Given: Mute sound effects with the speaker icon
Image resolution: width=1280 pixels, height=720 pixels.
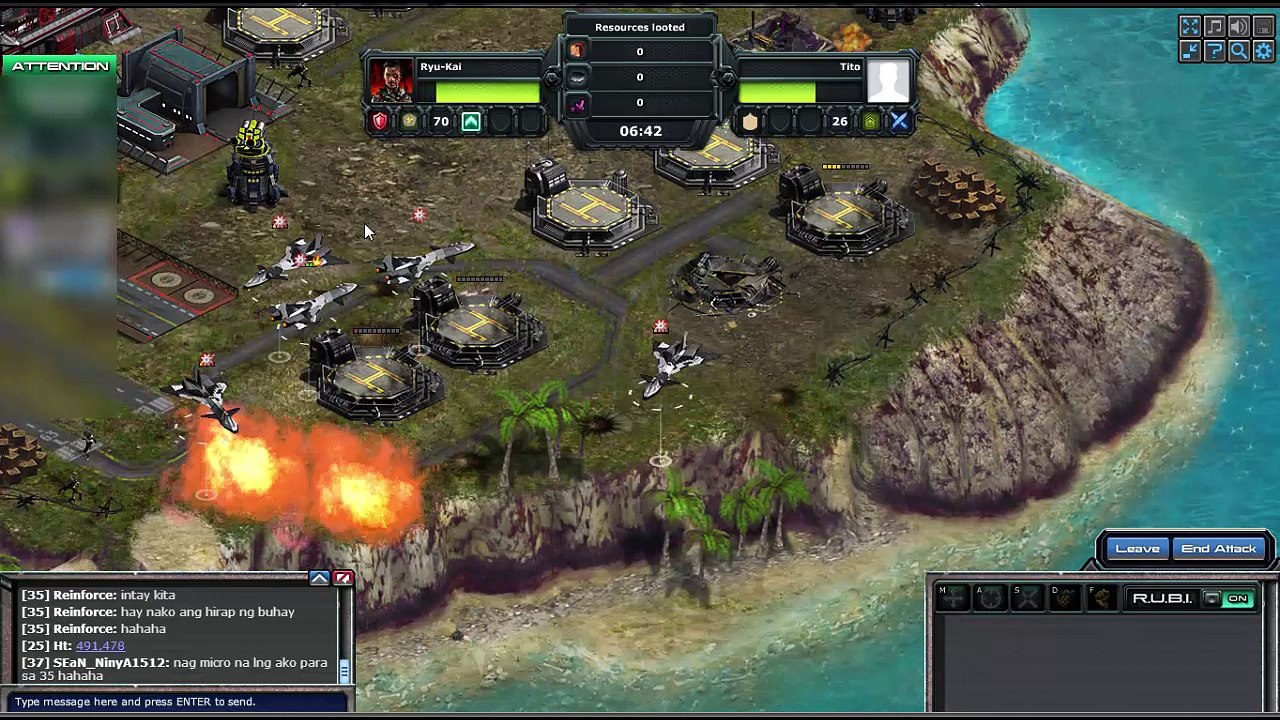Looking at the screenshot, I should 1238,27.
